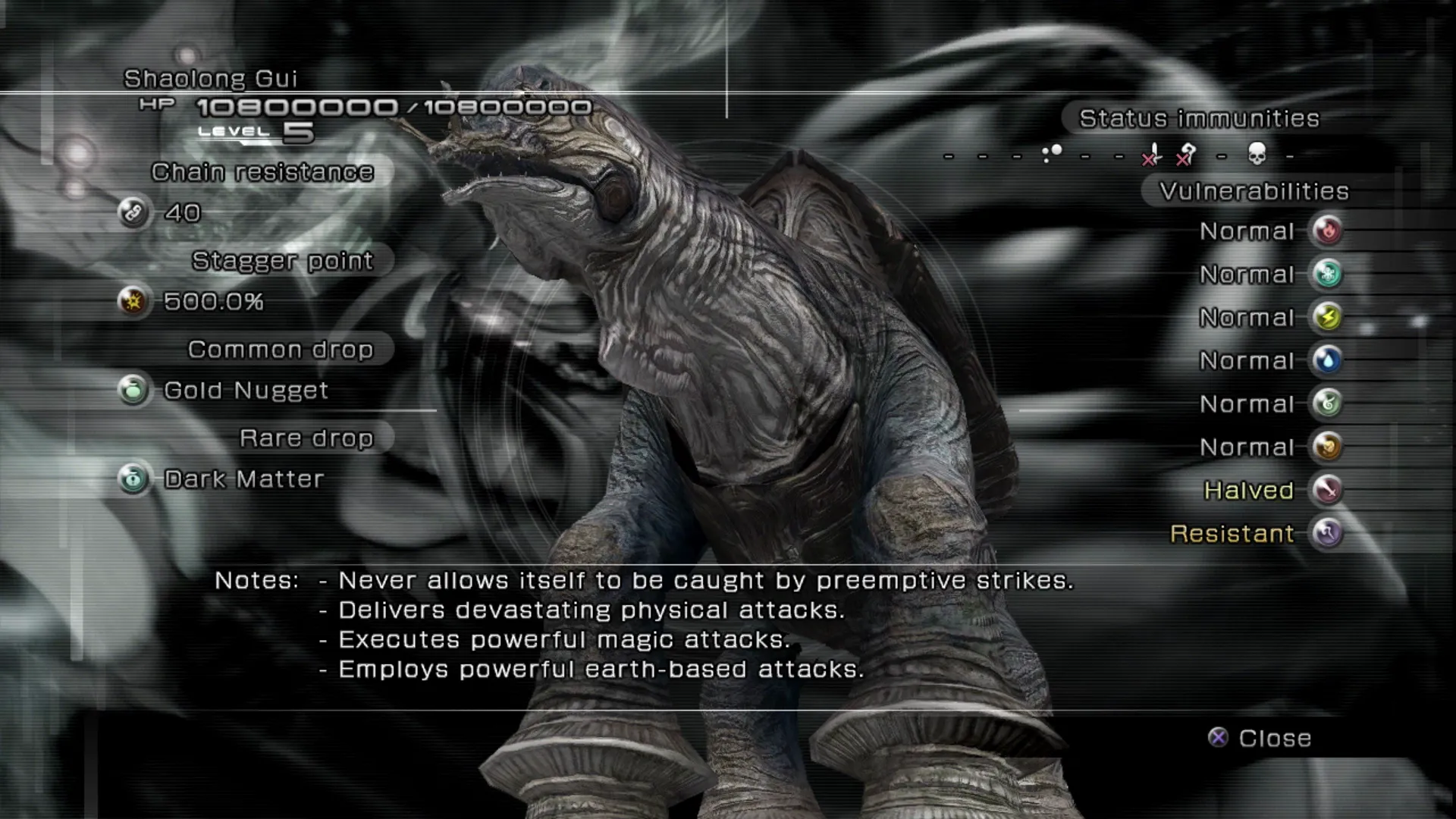Click the physical sword icon marked Halved
This screenshot has width=1456, height=819.
coord(1327,490)
